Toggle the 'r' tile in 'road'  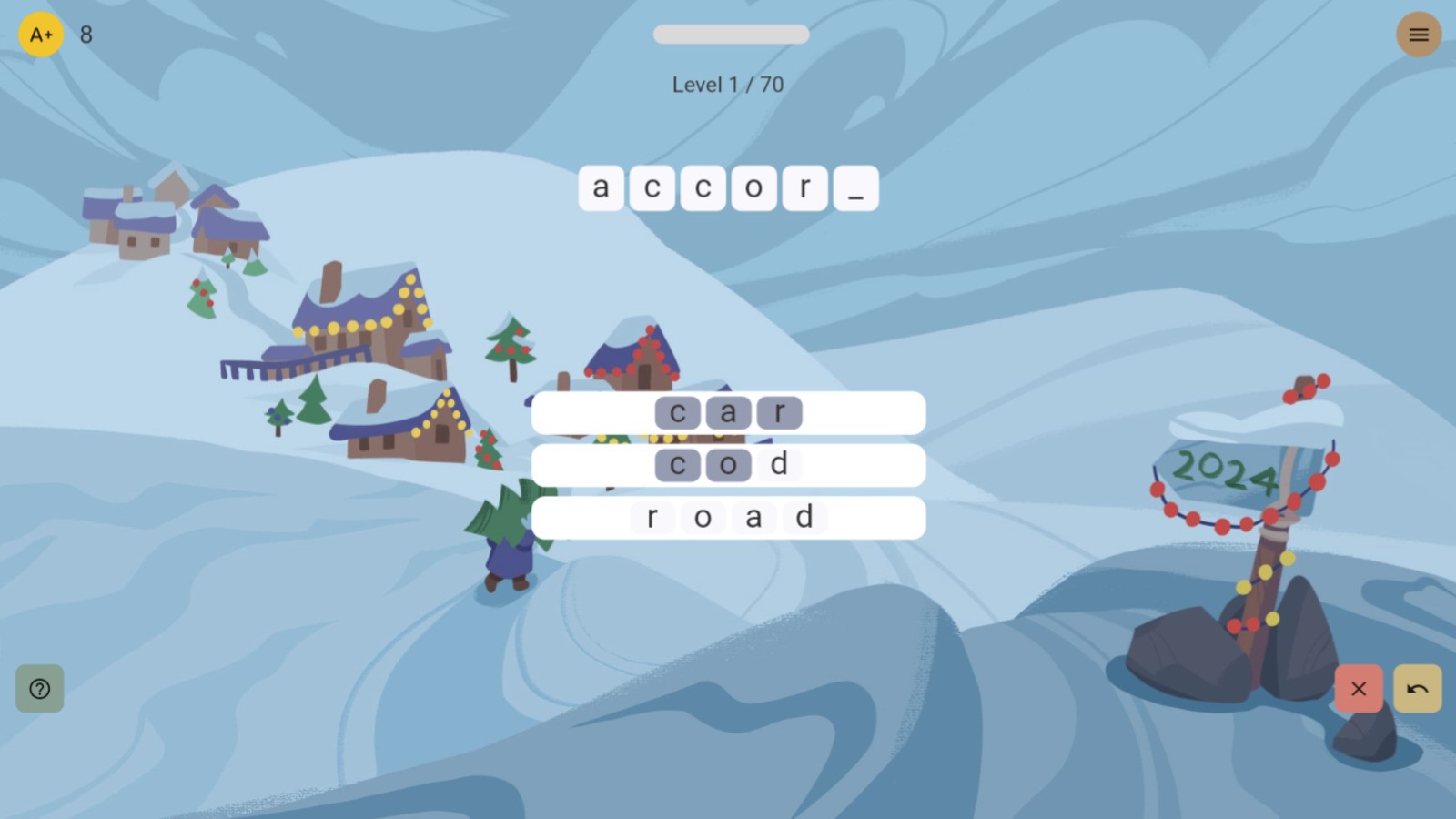click(x=654, y=517)
